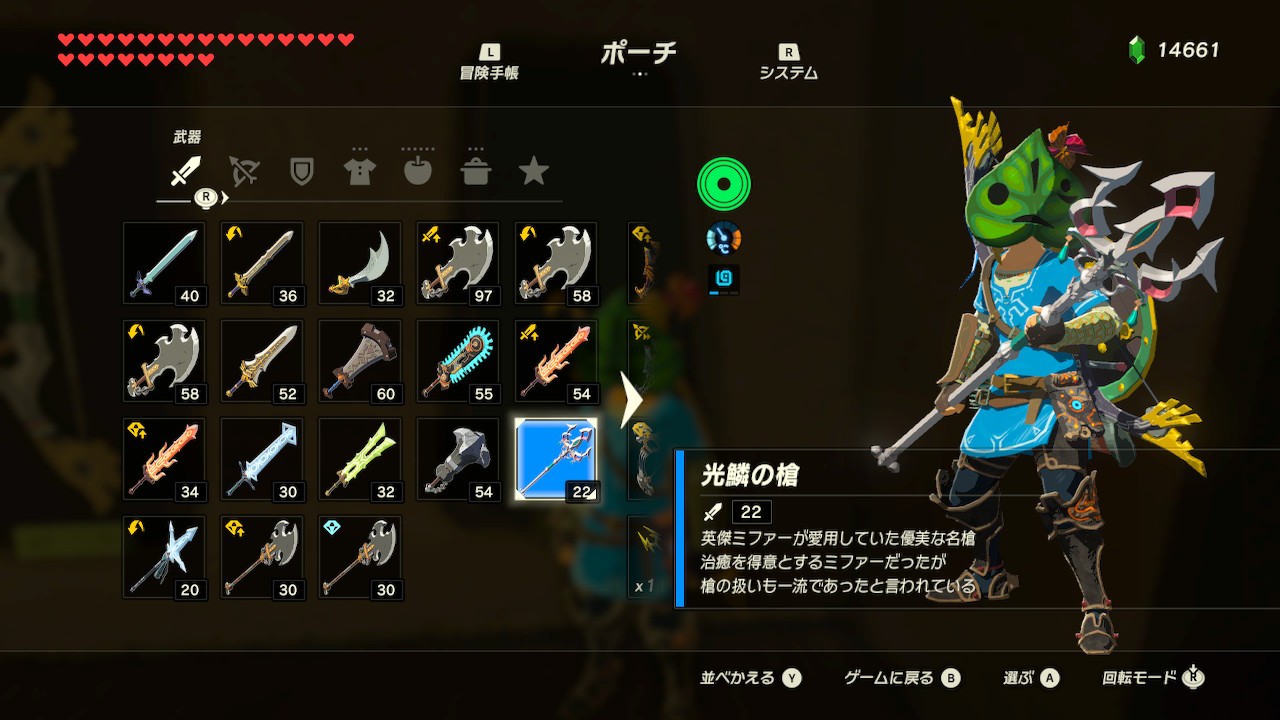Select the ice spear with 20 attack
This screenshot has width=1280, height=720.
164,557
